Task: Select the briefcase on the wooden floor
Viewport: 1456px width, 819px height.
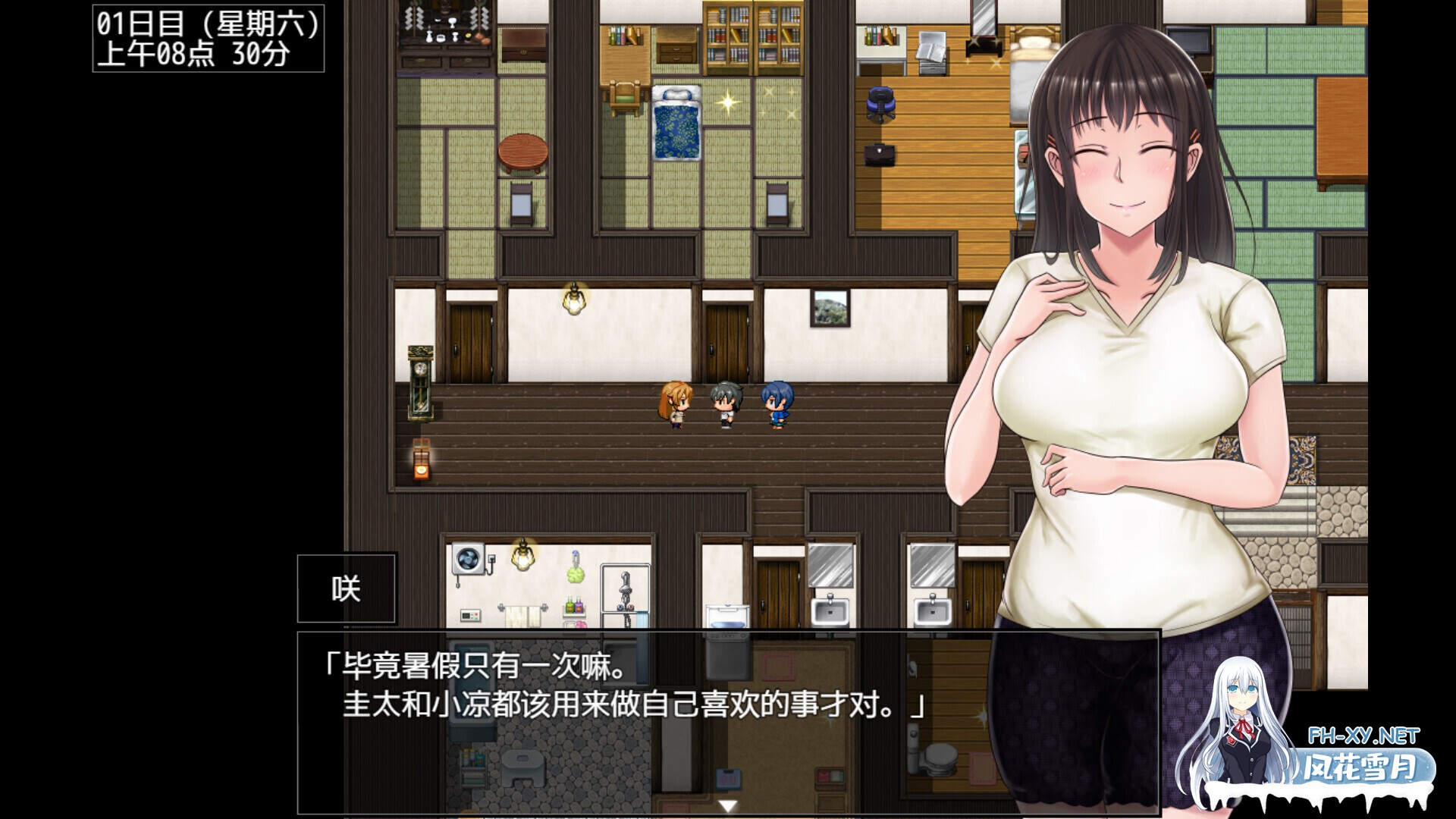Action: coord(880,155)
